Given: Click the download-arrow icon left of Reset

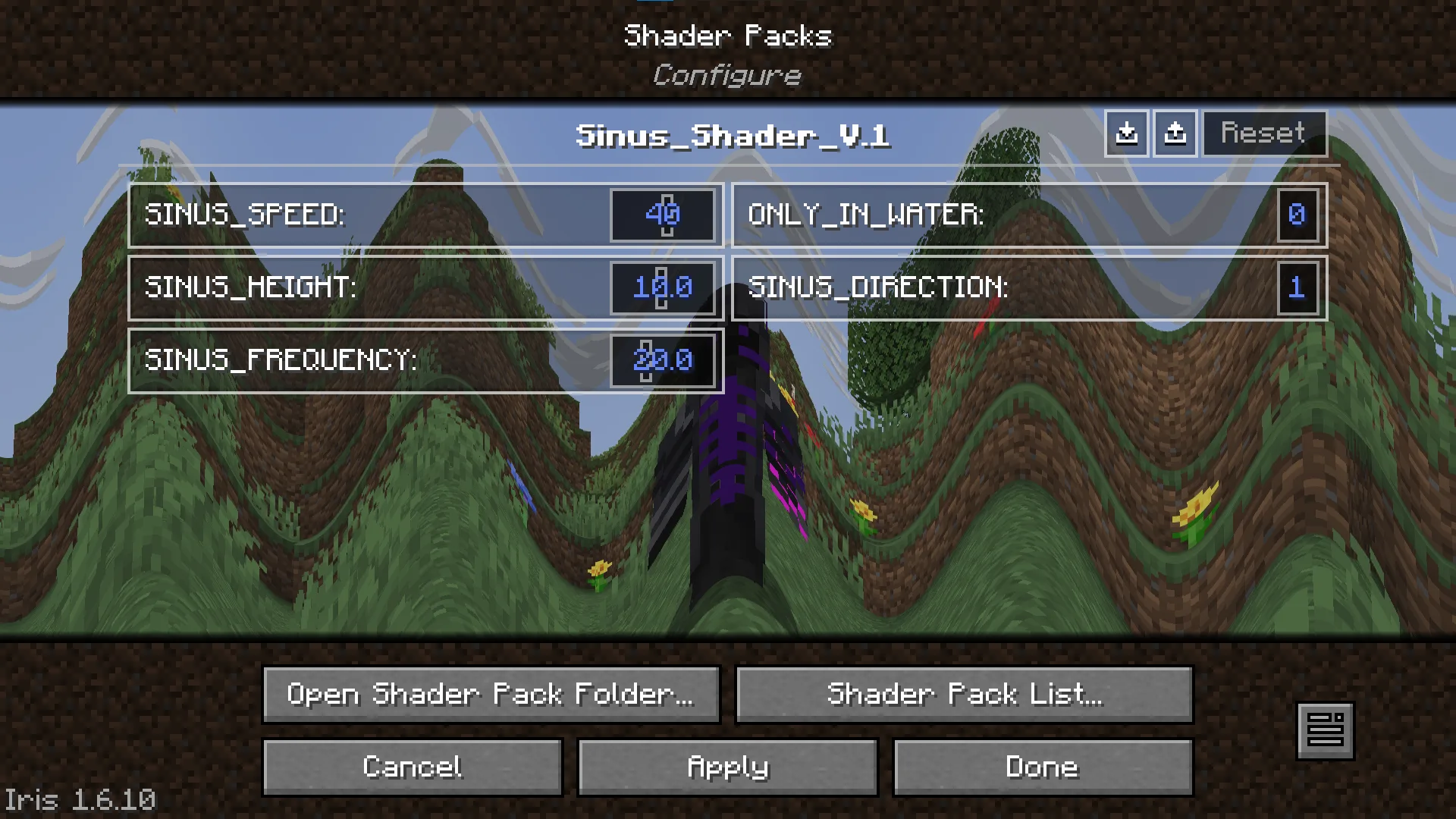Looking at the screenshot, I should pos(1127,133).
